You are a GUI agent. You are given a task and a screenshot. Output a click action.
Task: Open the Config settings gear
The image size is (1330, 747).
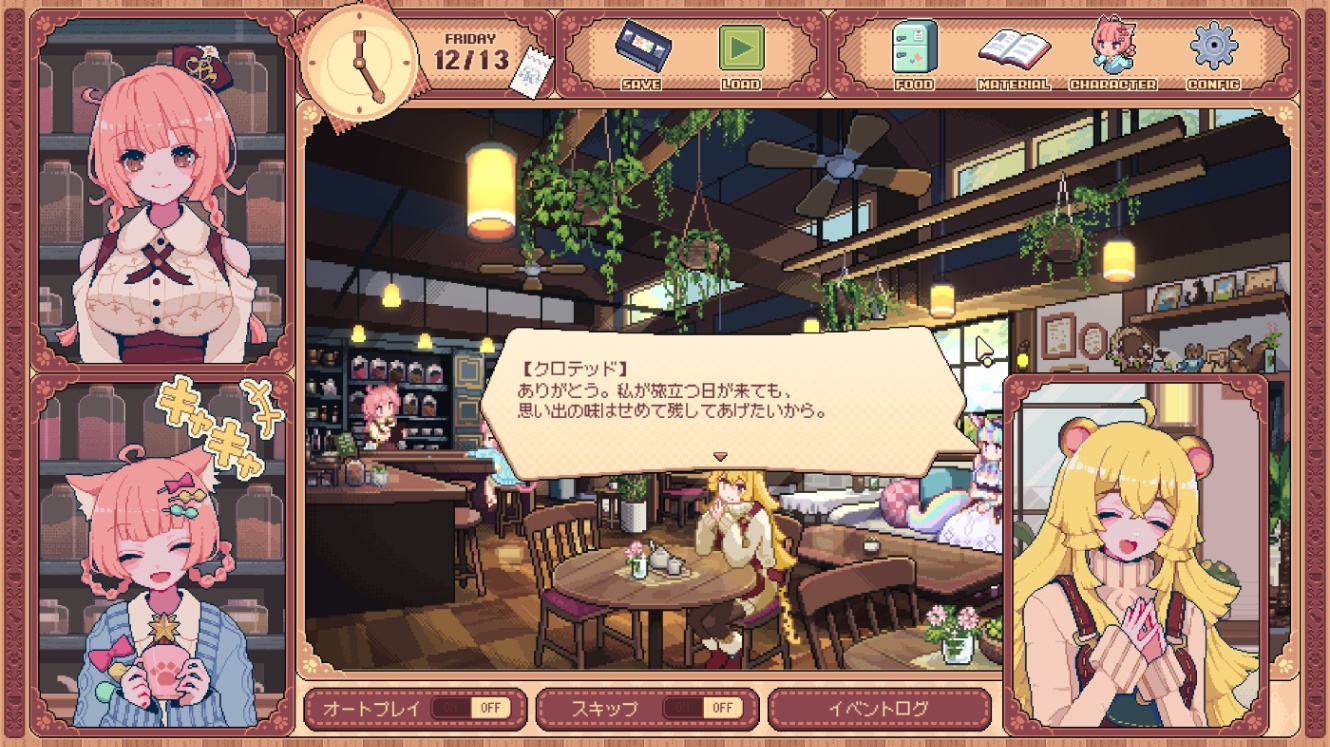[x=1214, y=52]
